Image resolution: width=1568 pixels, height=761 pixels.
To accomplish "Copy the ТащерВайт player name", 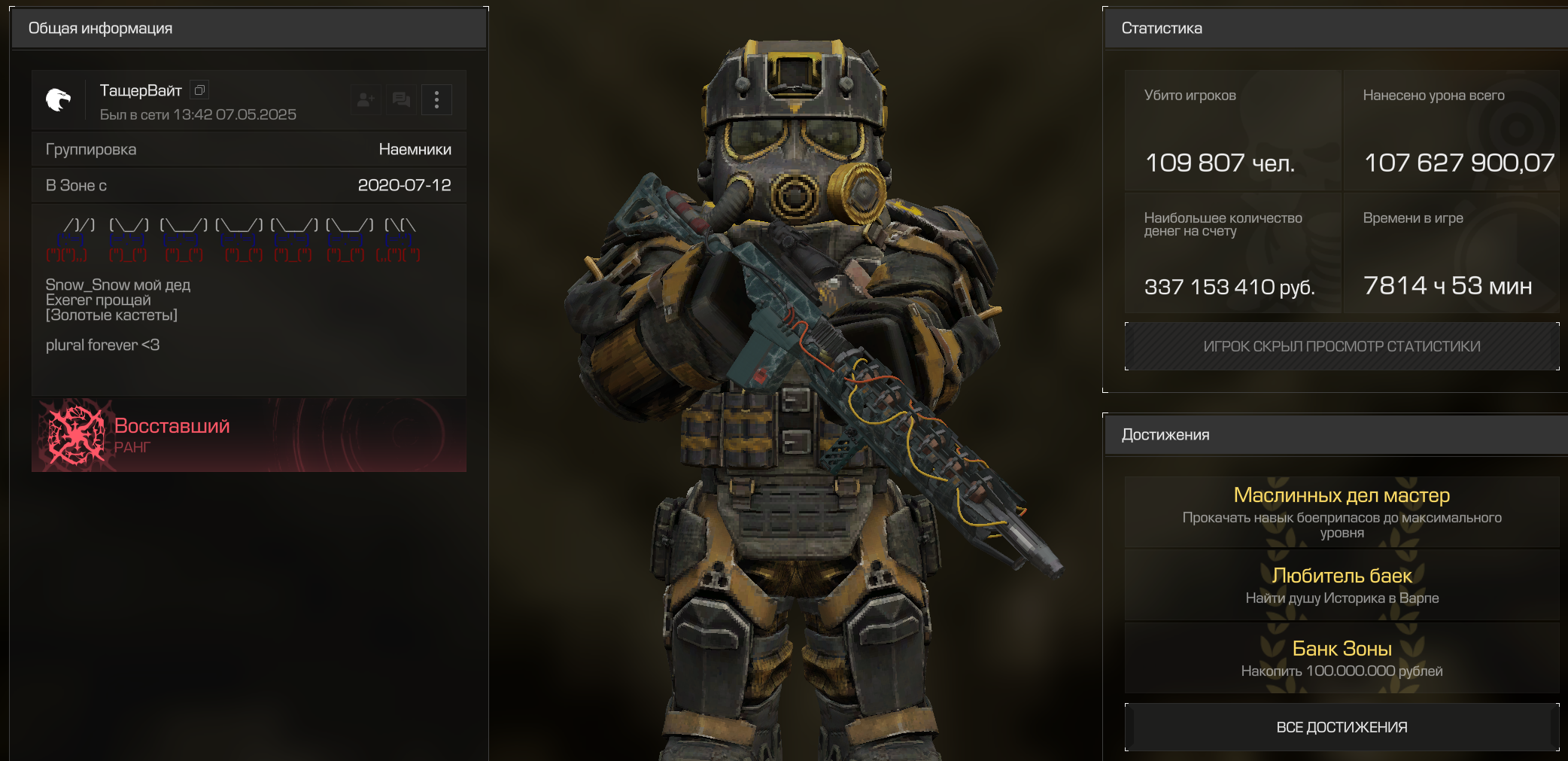I will point(199,90).
